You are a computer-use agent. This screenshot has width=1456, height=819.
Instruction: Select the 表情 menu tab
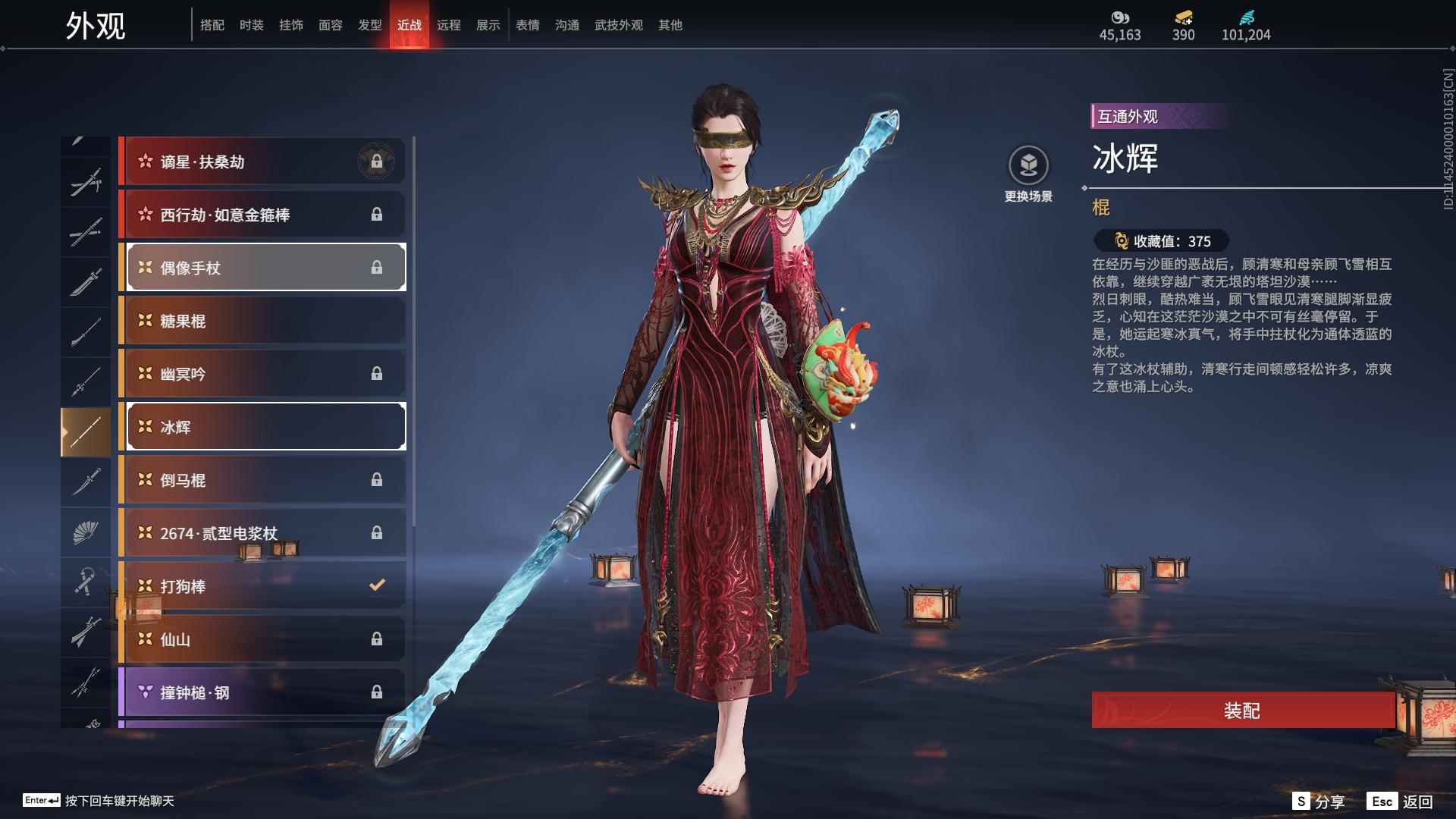click(x=526, y=24)
